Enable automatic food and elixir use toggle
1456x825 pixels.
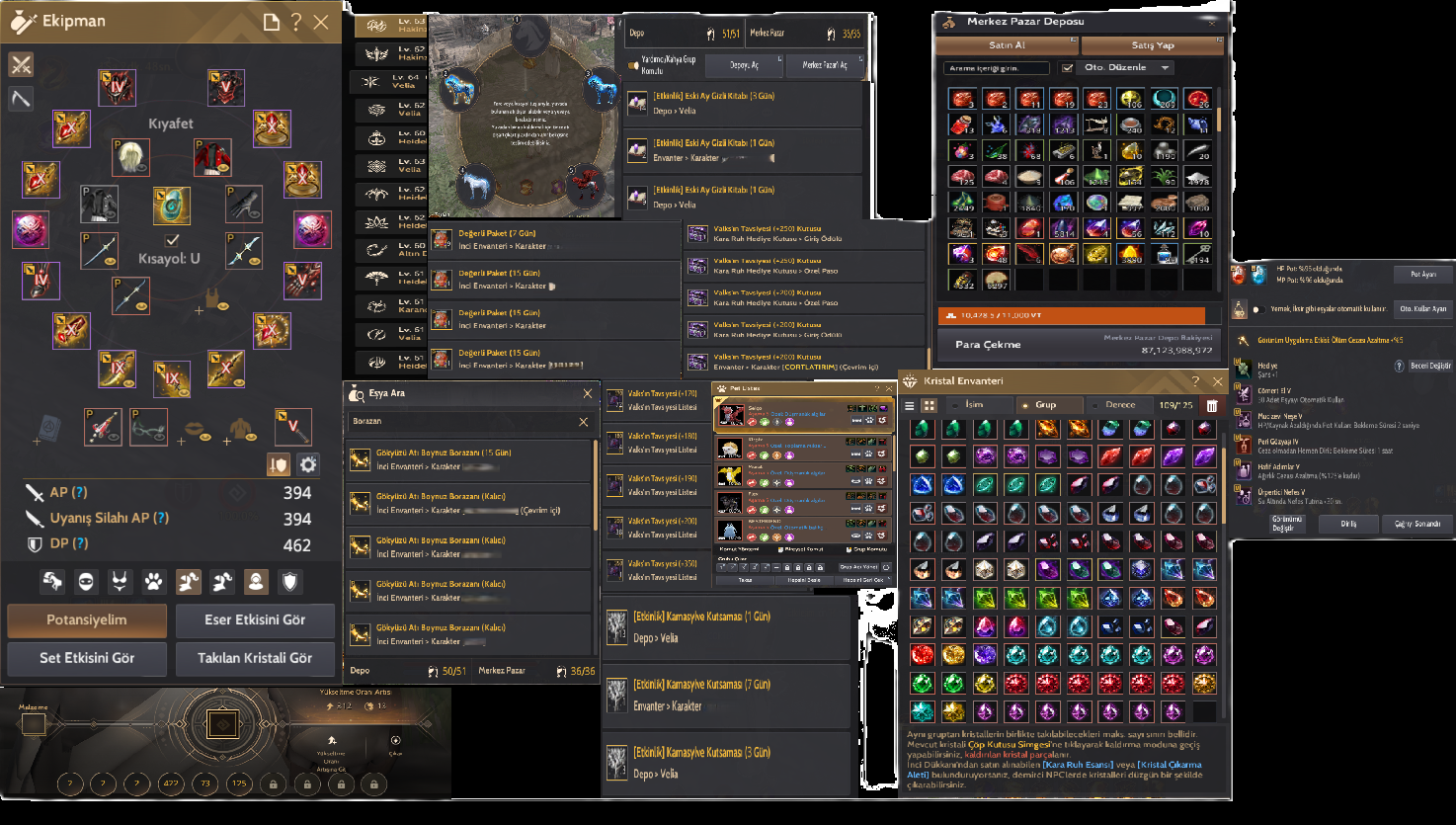click(1259, 309)
